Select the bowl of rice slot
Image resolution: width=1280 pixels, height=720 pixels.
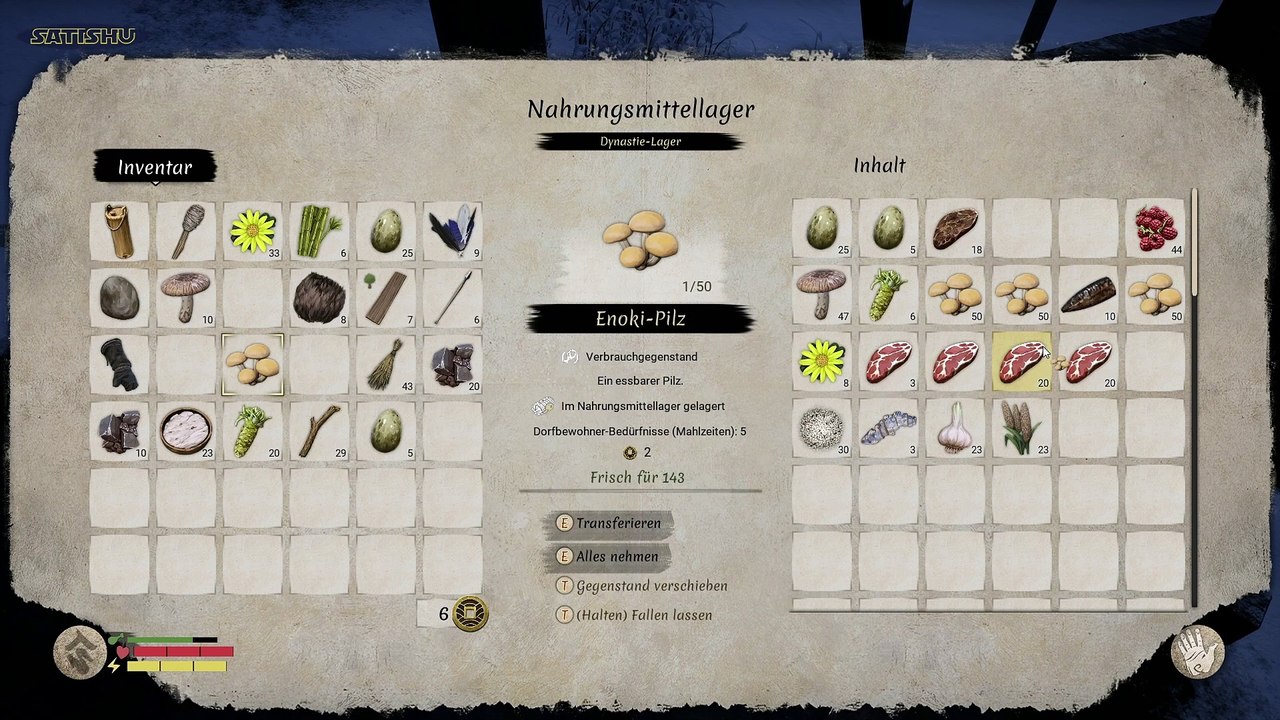click(x=186, y=430)
